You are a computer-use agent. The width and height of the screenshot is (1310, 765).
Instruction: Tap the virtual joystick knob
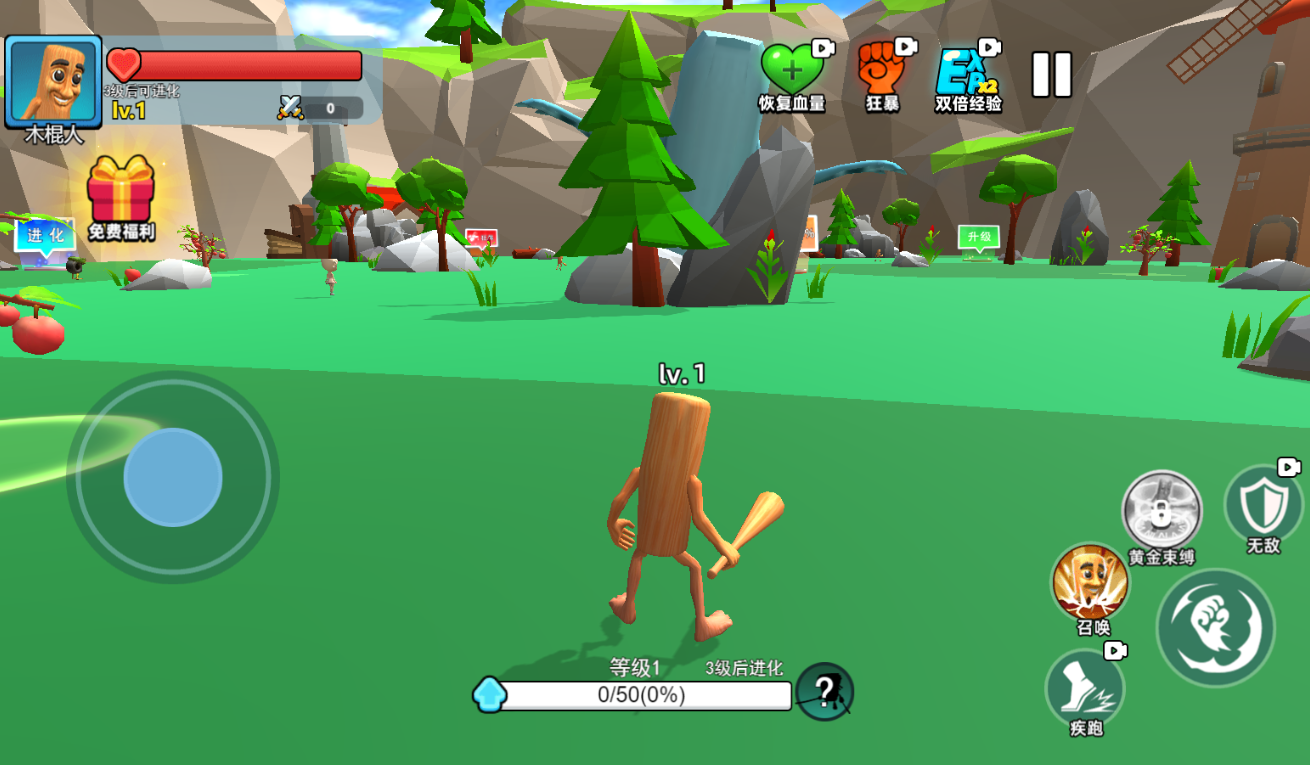(x=173, y=478)
